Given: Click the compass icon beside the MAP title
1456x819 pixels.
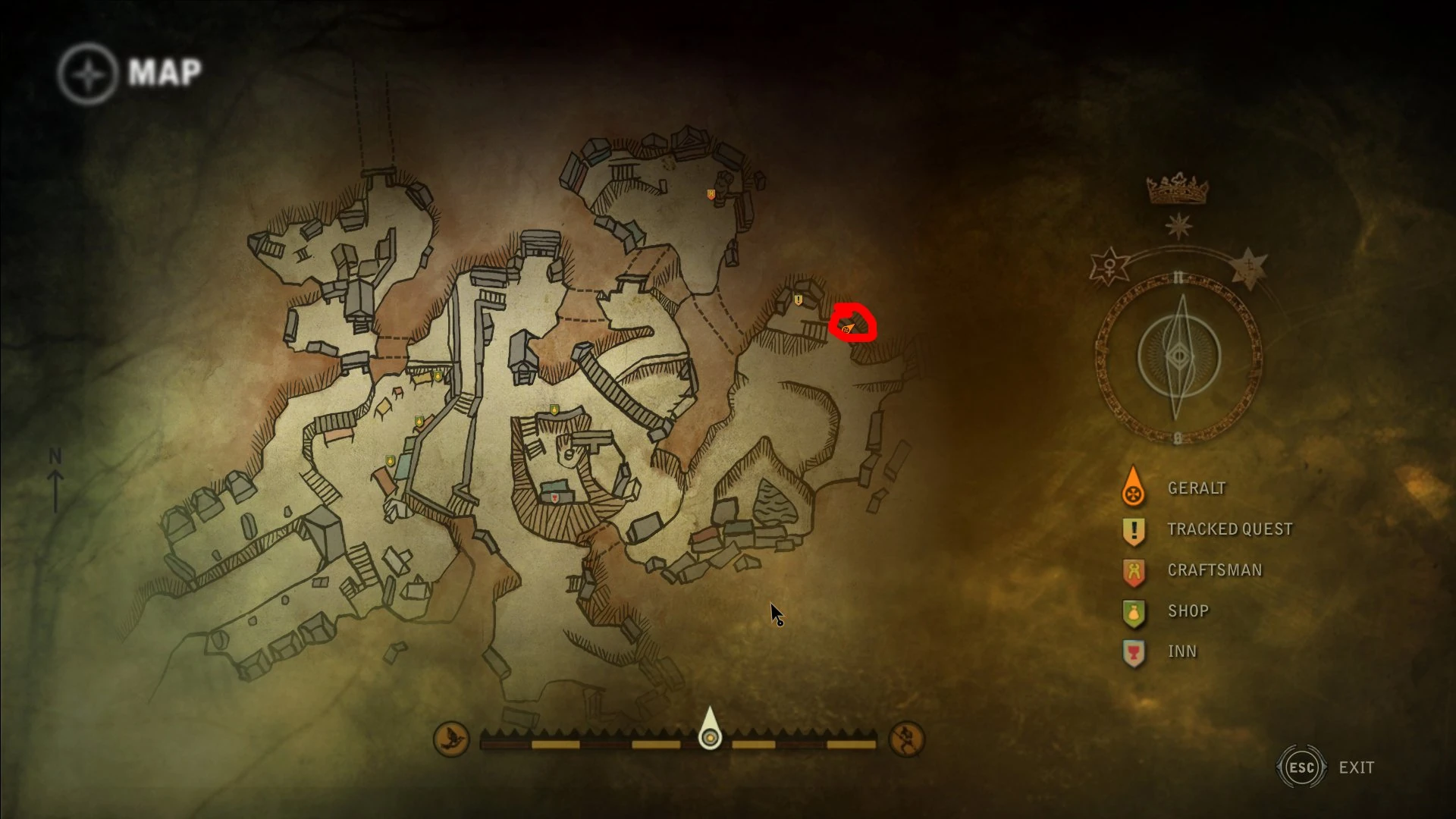Looking at the screenshot, I should click(89, 72).
